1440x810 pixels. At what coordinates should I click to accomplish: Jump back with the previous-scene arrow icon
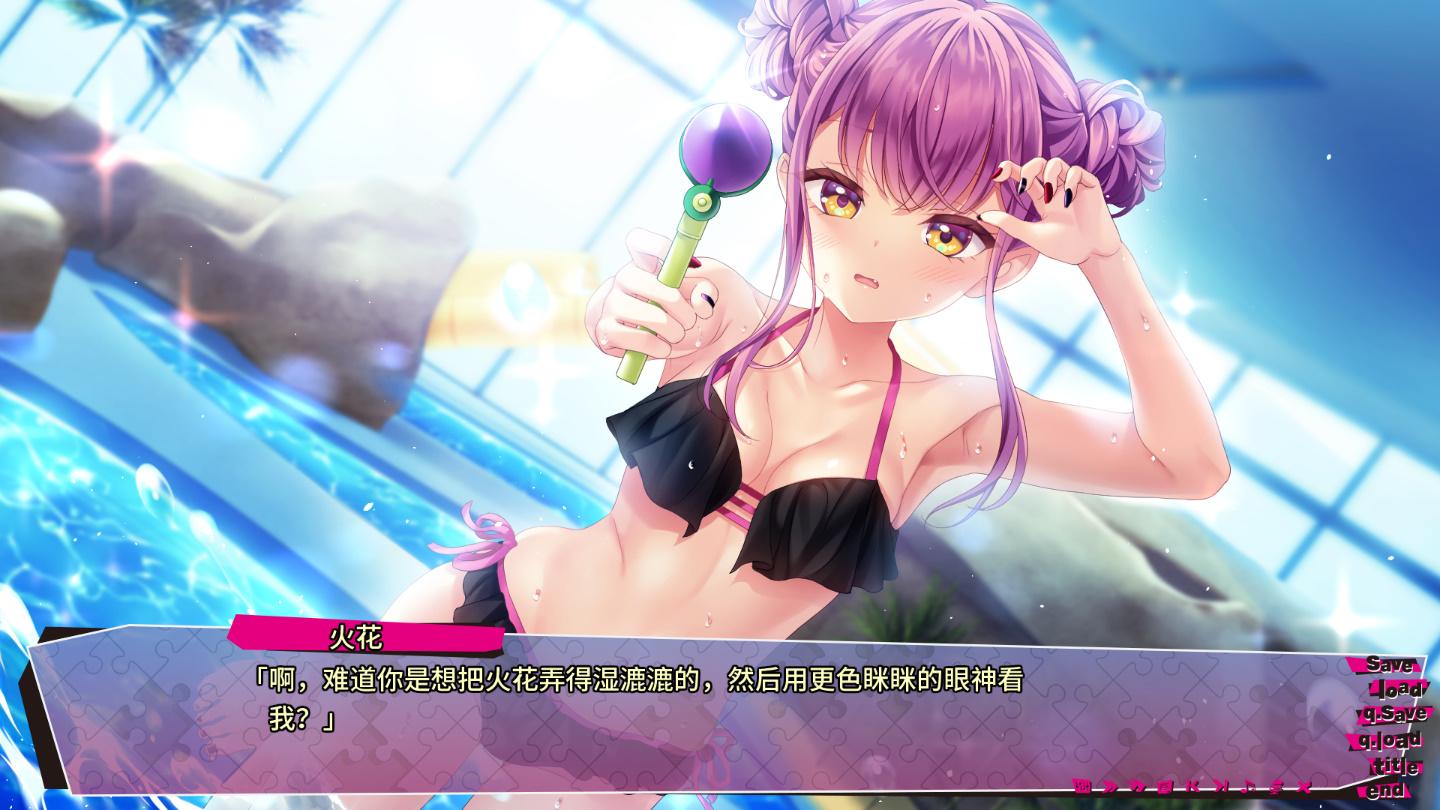[1192, 785]
